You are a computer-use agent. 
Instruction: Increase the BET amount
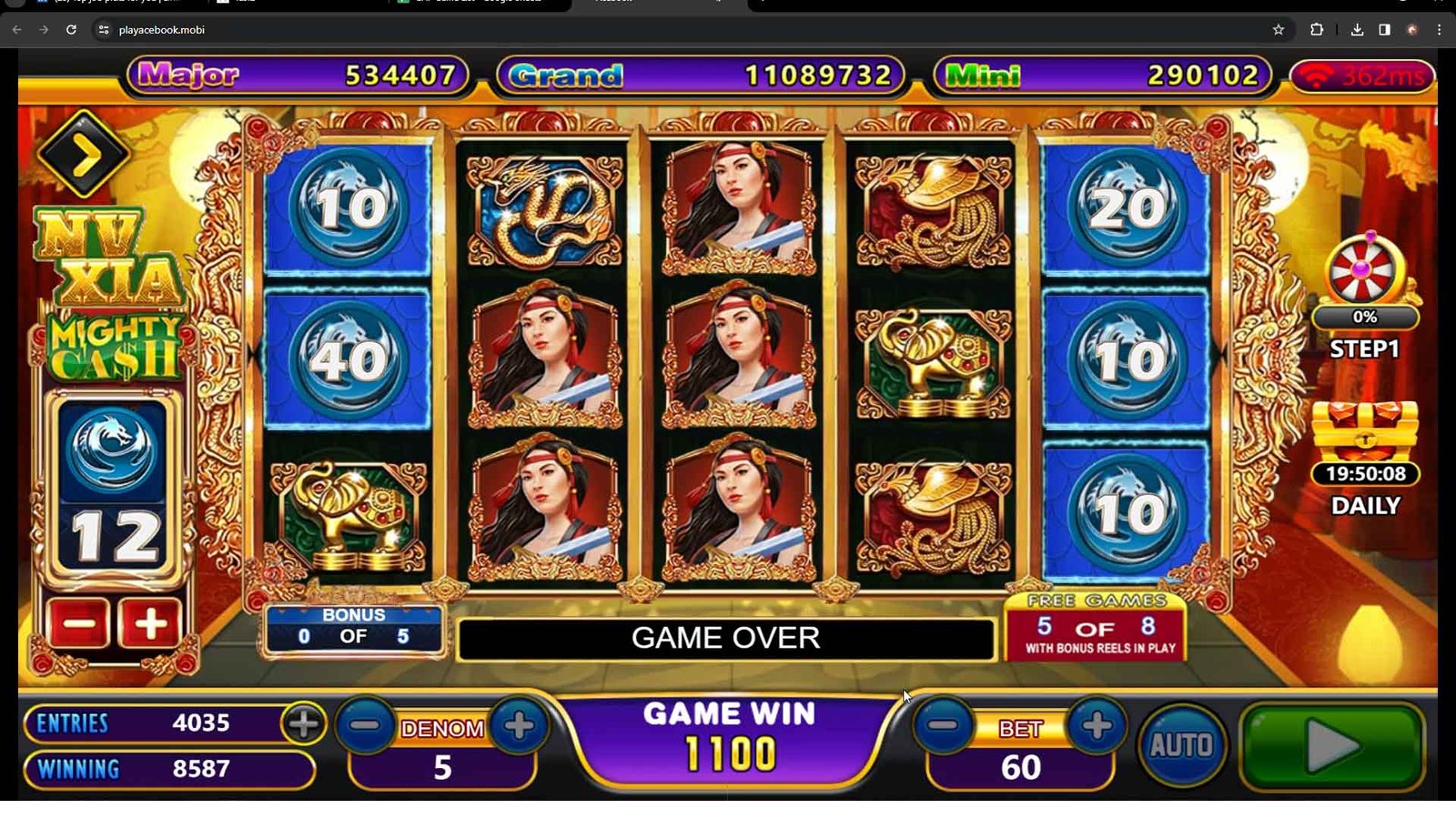coord(1097,725)
